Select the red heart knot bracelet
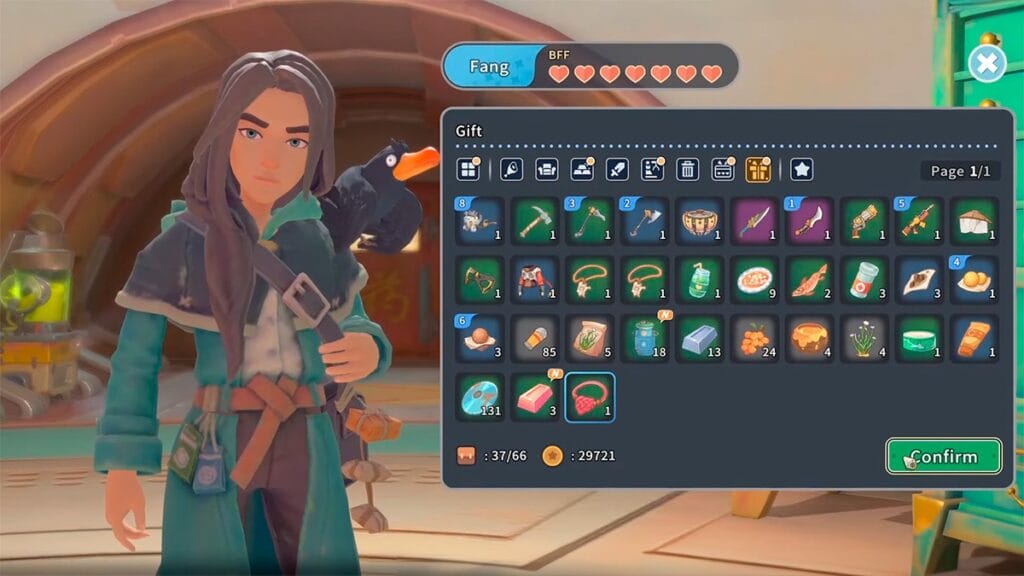Viewport: 1024px width, 576px height. 590,397
